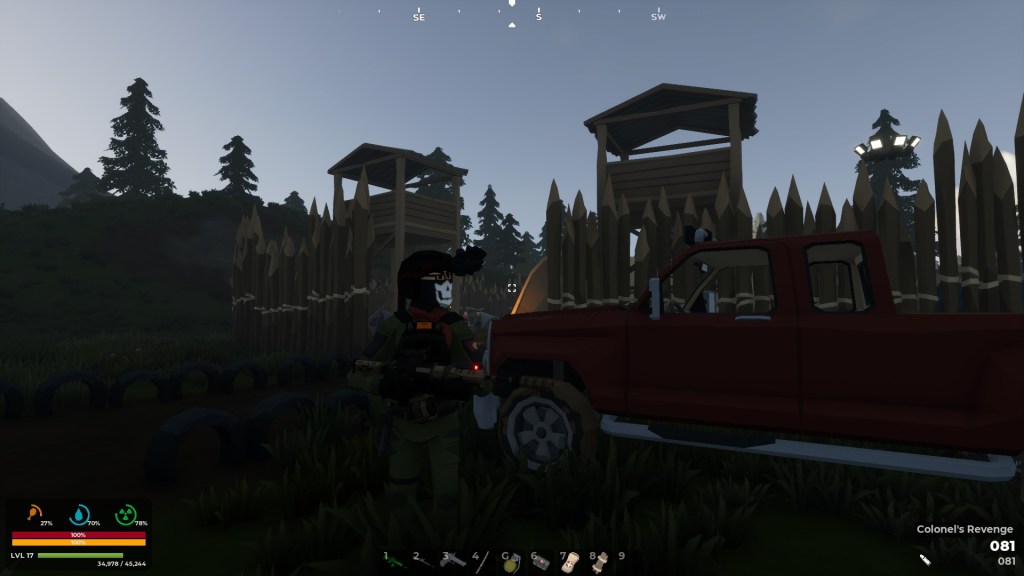
Task: Choose the pistol in hotbar slot 3
Action: pos(453,561)
